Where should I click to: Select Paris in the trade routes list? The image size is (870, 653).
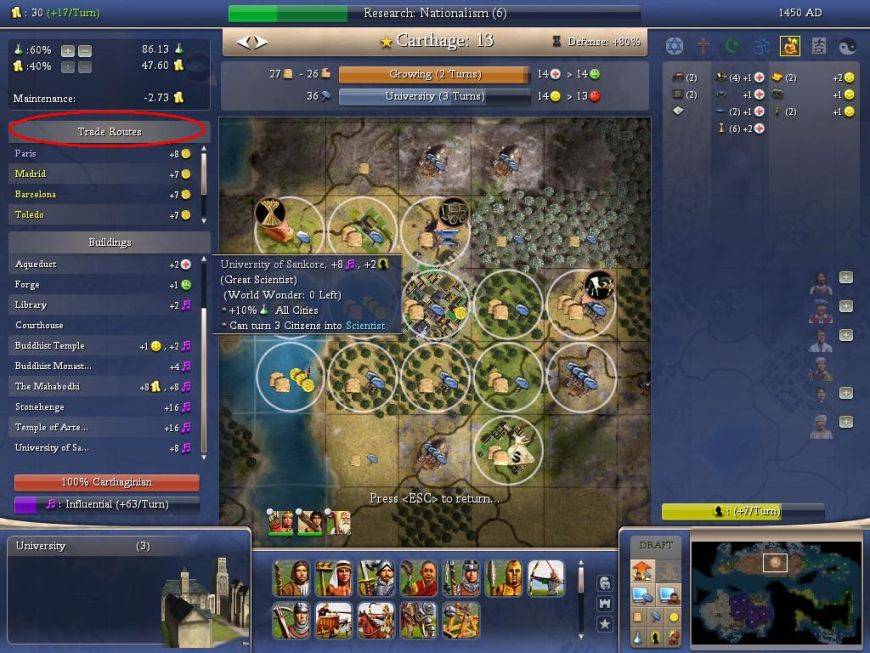coord(100,154)
